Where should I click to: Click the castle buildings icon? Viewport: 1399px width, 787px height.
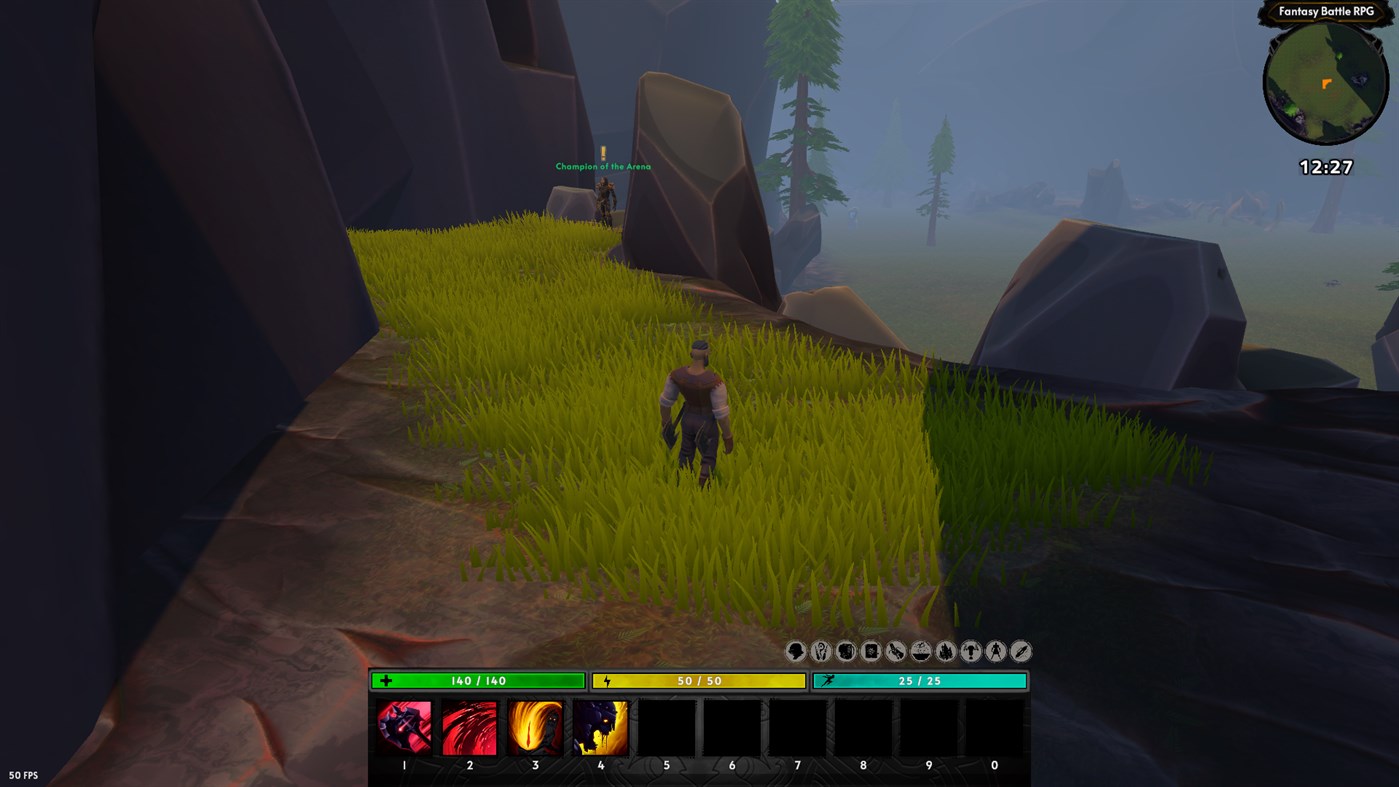click(x=945, y=651)
